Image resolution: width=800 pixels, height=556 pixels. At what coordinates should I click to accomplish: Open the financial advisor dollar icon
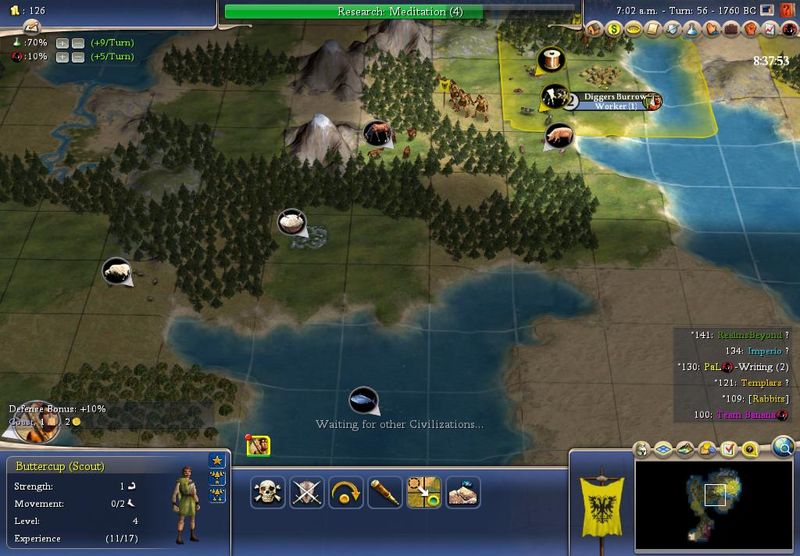[x=615, y=30]
